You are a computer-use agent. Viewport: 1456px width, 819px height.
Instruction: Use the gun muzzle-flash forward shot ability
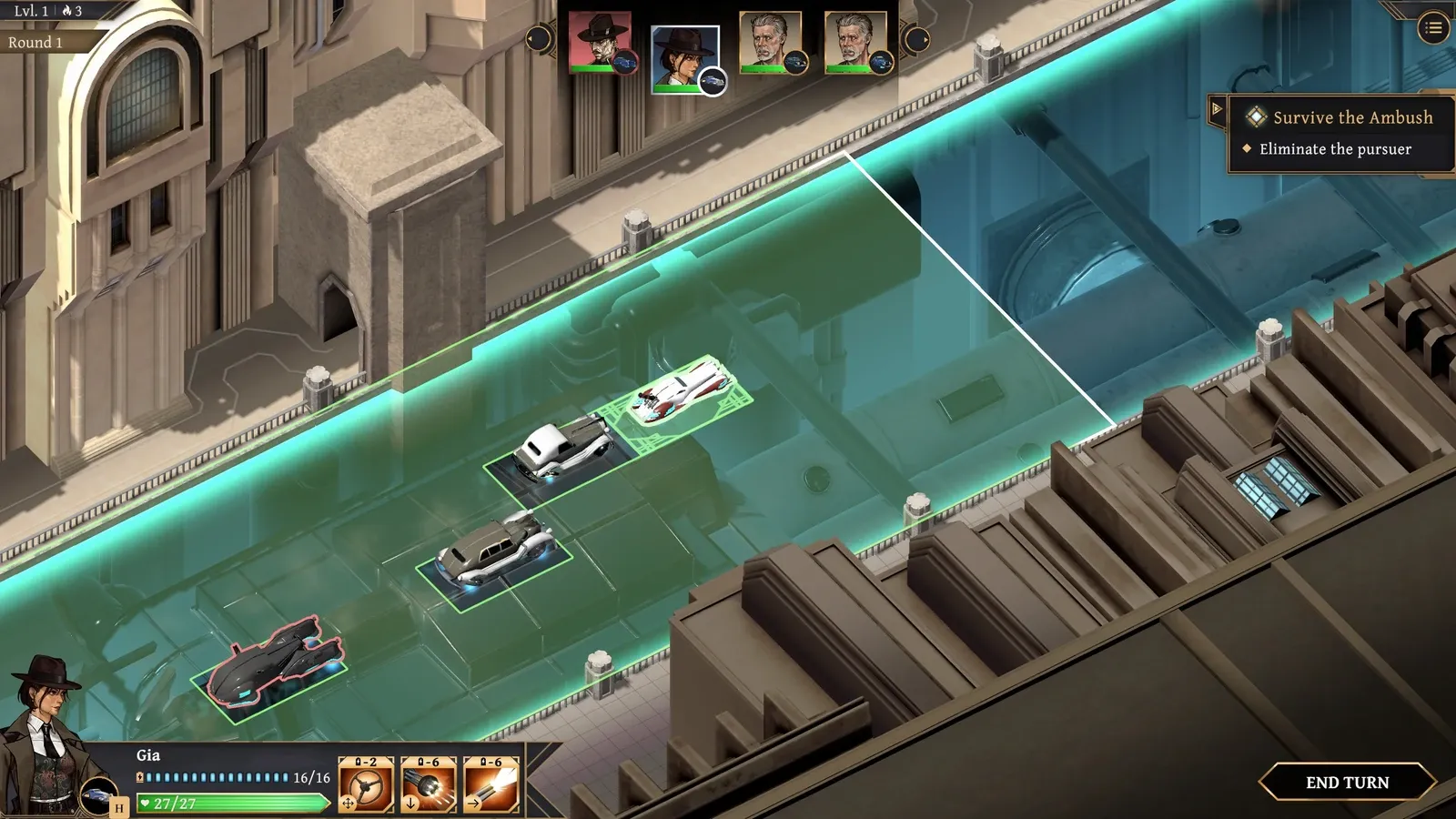491,786
